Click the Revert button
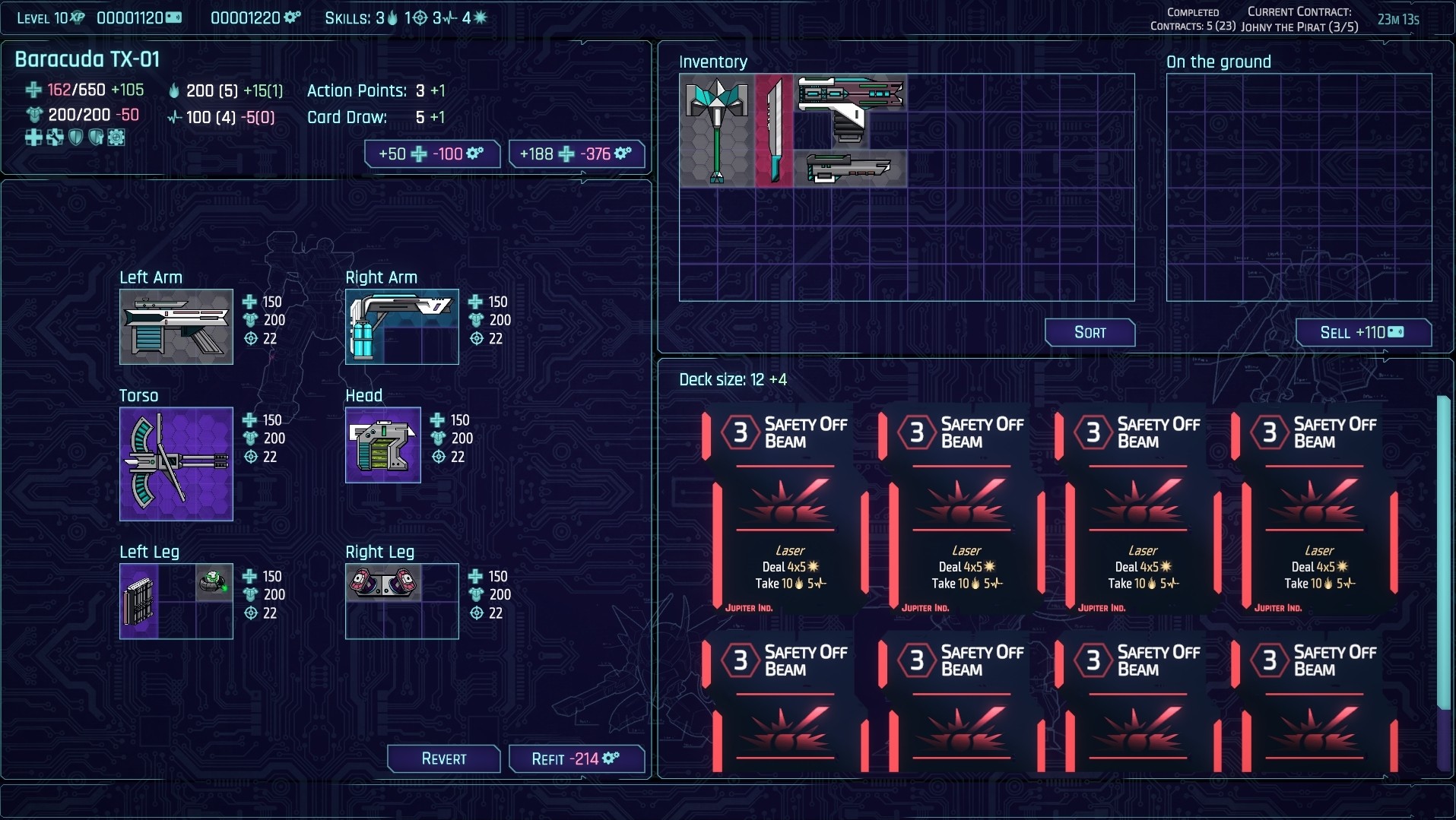 tap(443, 758)
